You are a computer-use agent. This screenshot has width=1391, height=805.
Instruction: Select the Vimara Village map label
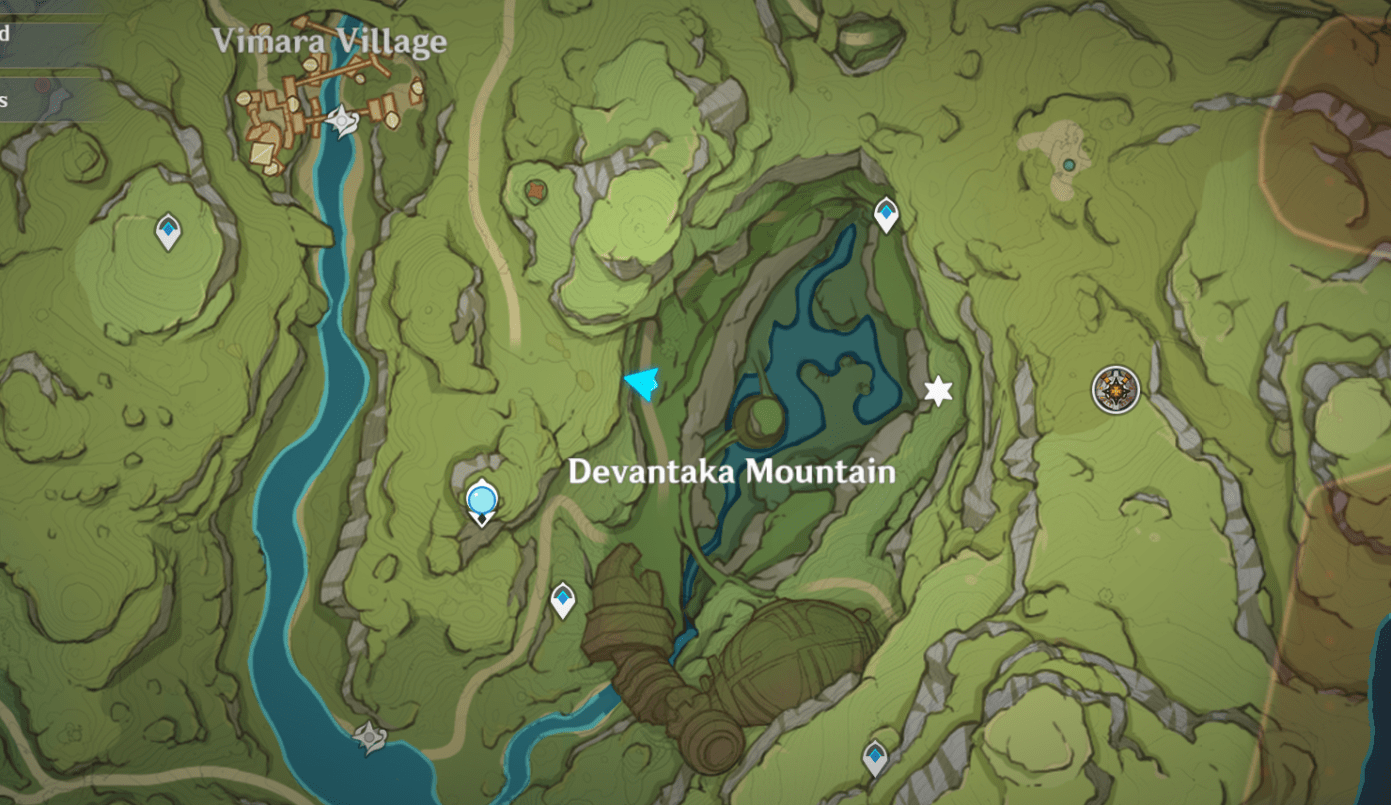pos(331,41)
